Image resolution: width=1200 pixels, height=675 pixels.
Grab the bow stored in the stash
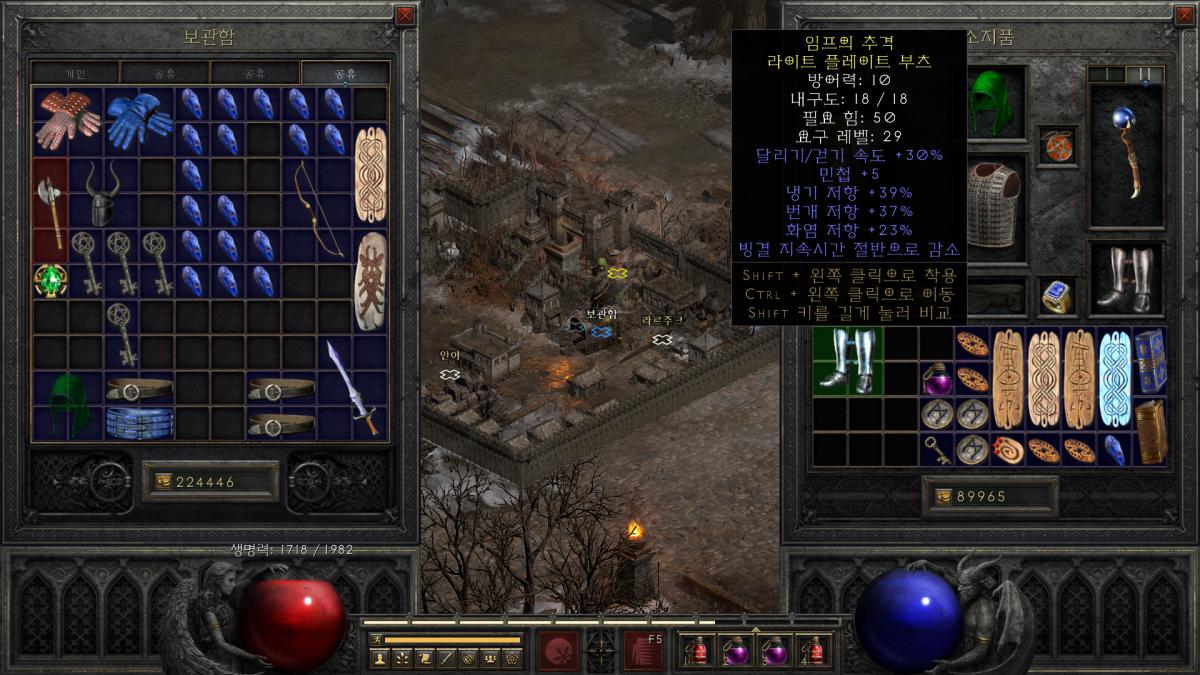pyautogui.click(x=320, y=211)
